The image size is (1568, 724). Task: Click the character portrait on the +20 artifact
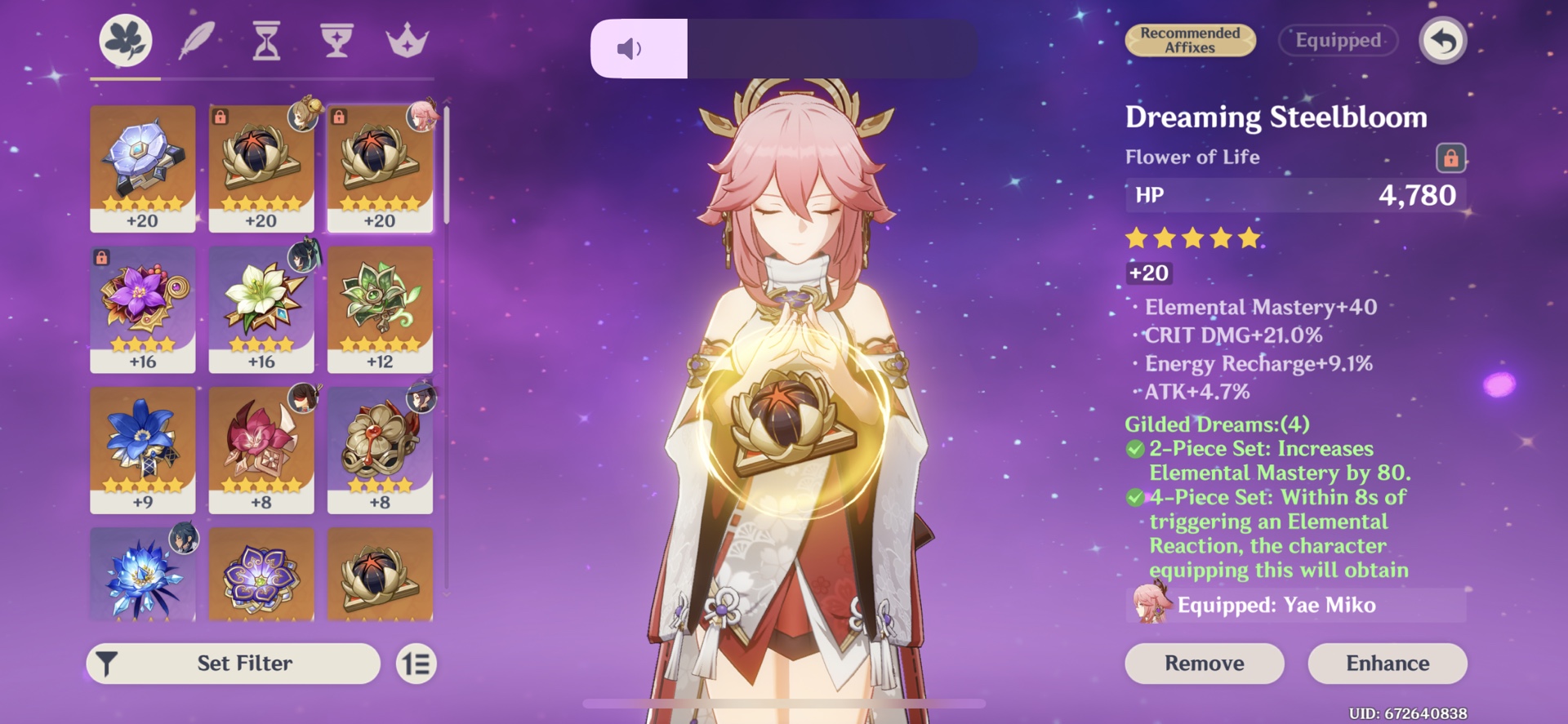tap(421, 117)
